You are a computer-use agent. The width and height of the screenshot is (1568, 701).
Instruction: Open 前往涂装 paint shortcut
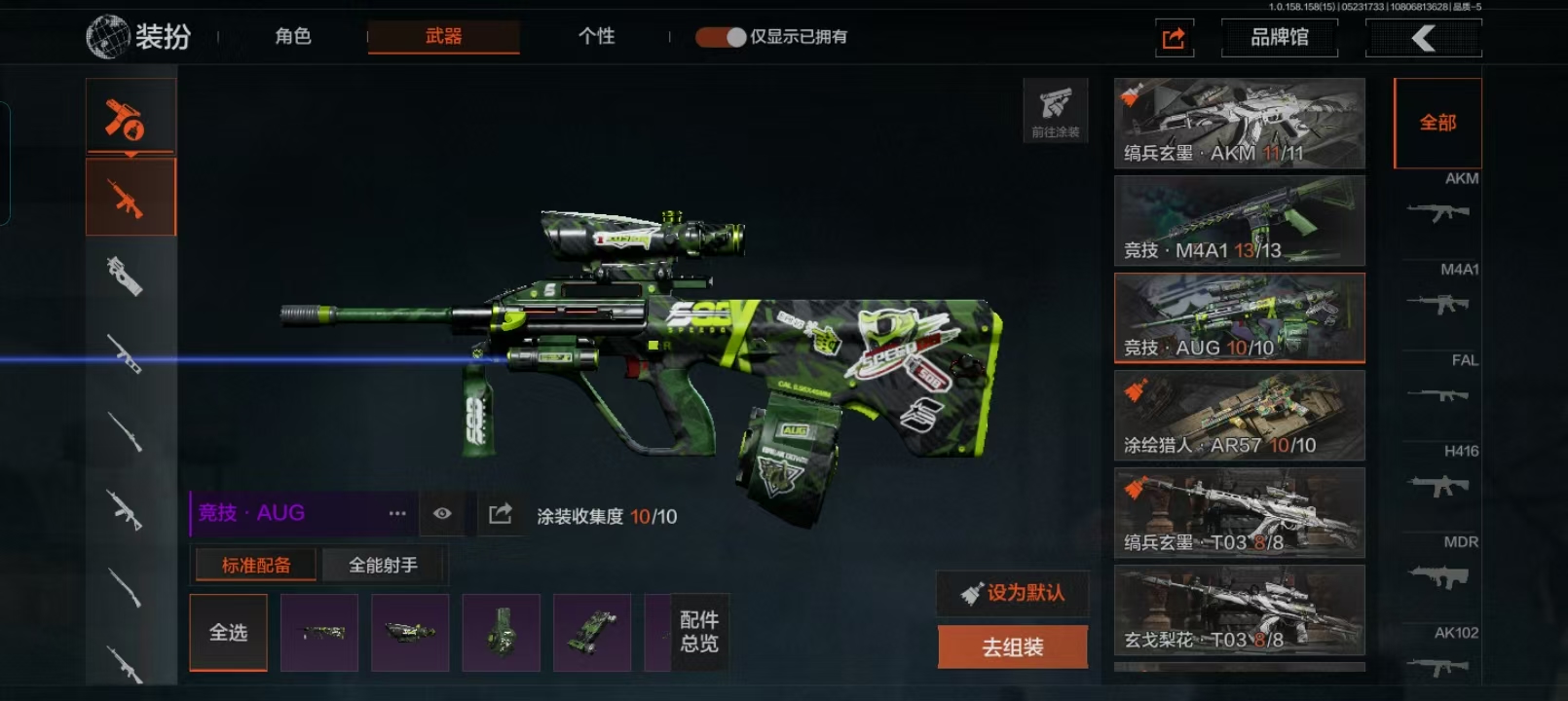click(1055, 110)
